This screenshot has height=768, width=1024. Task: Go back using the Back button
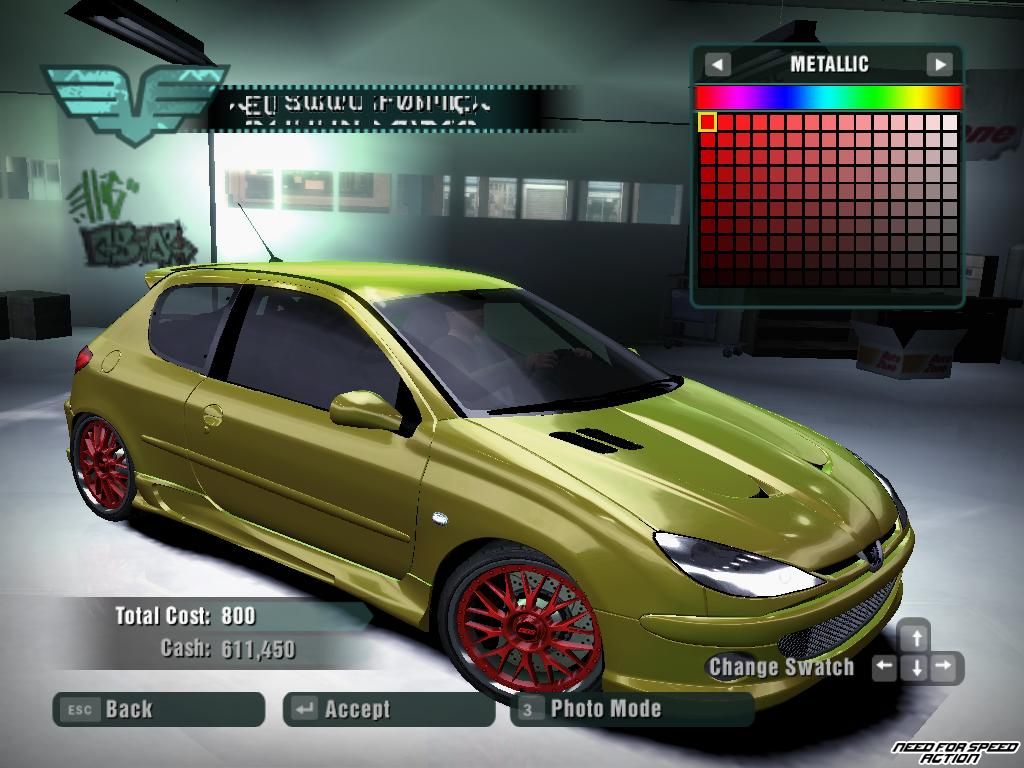click(x=158, y=709)
